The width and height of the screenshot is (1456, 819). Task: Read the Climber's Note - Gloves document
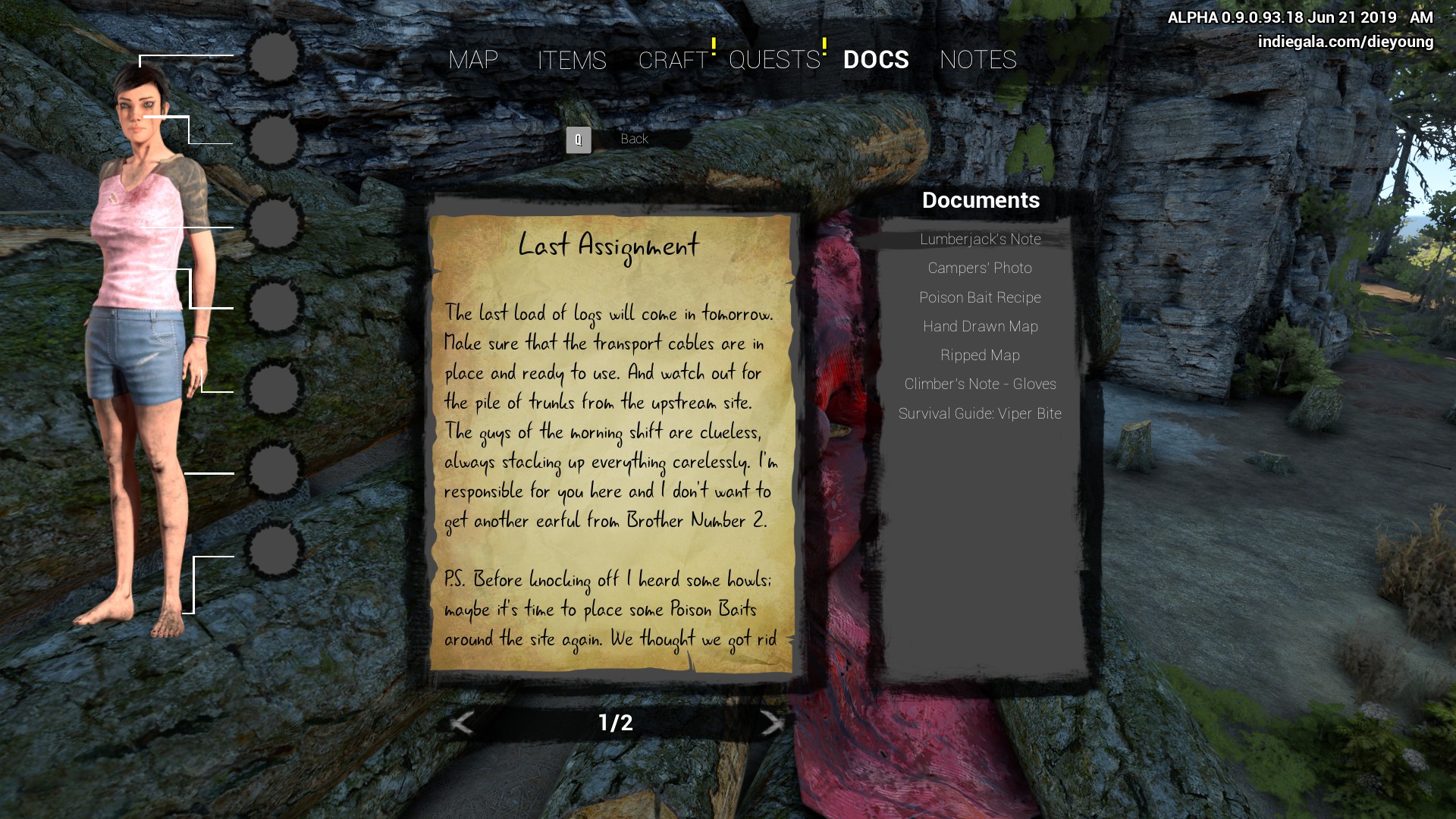click(980, 384)
